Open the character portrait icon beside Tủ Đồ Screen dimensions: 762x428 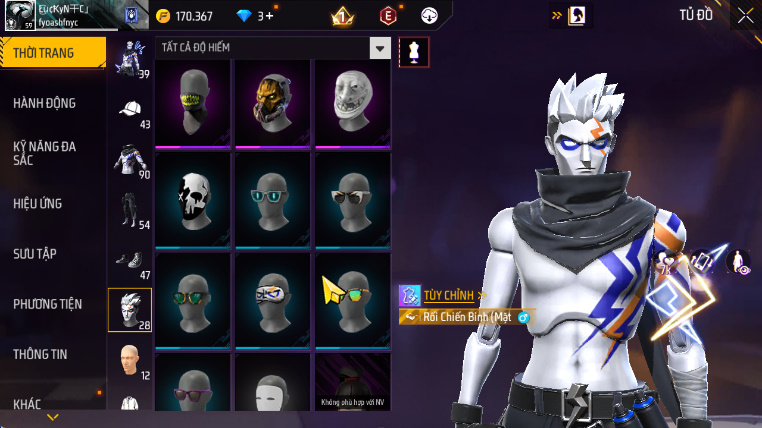tap(578, 16)
